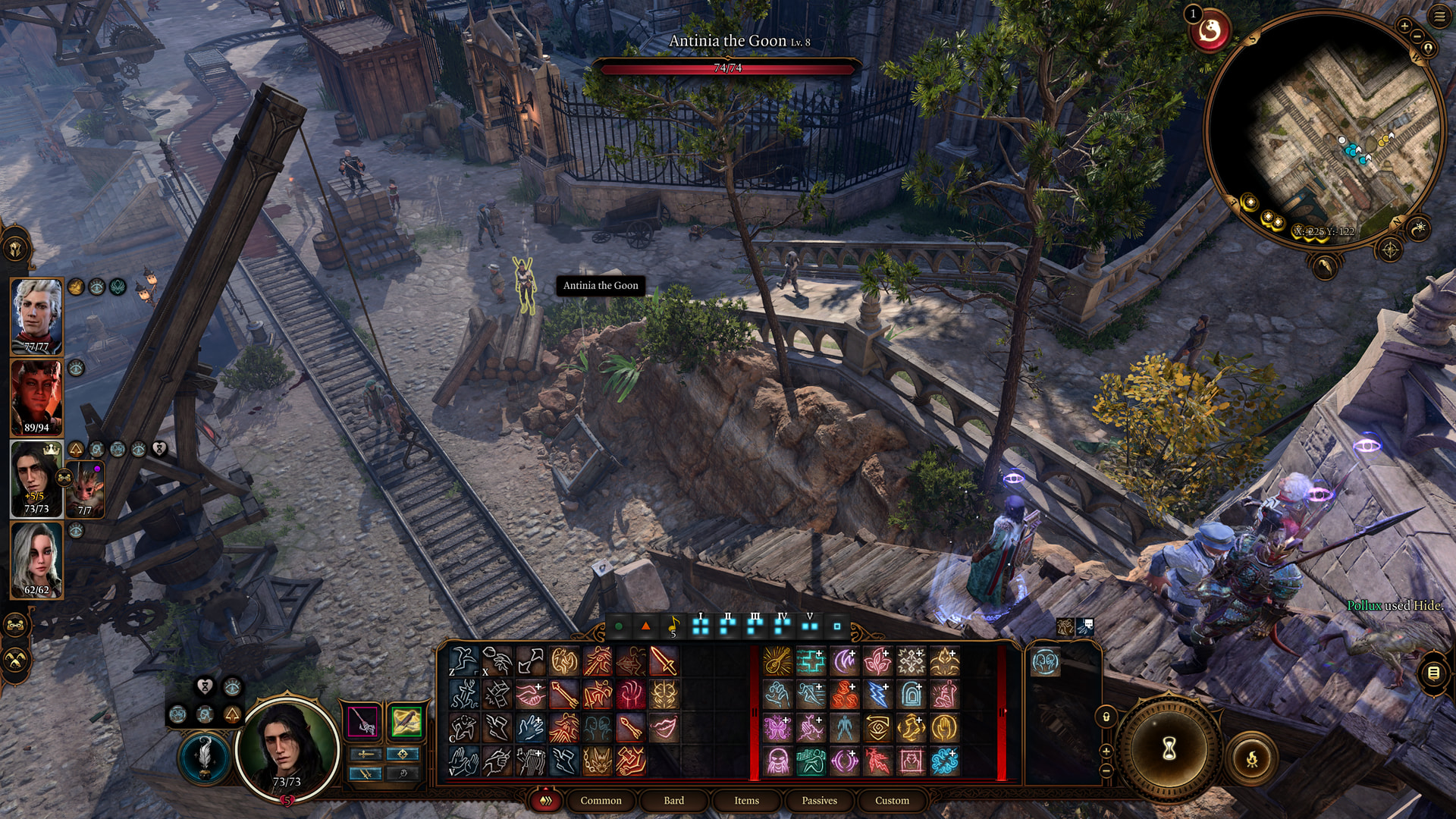The height and width of the screenshot is (819, 1456).
Task: Open the Bard hotbar tab
Action: 673,800
